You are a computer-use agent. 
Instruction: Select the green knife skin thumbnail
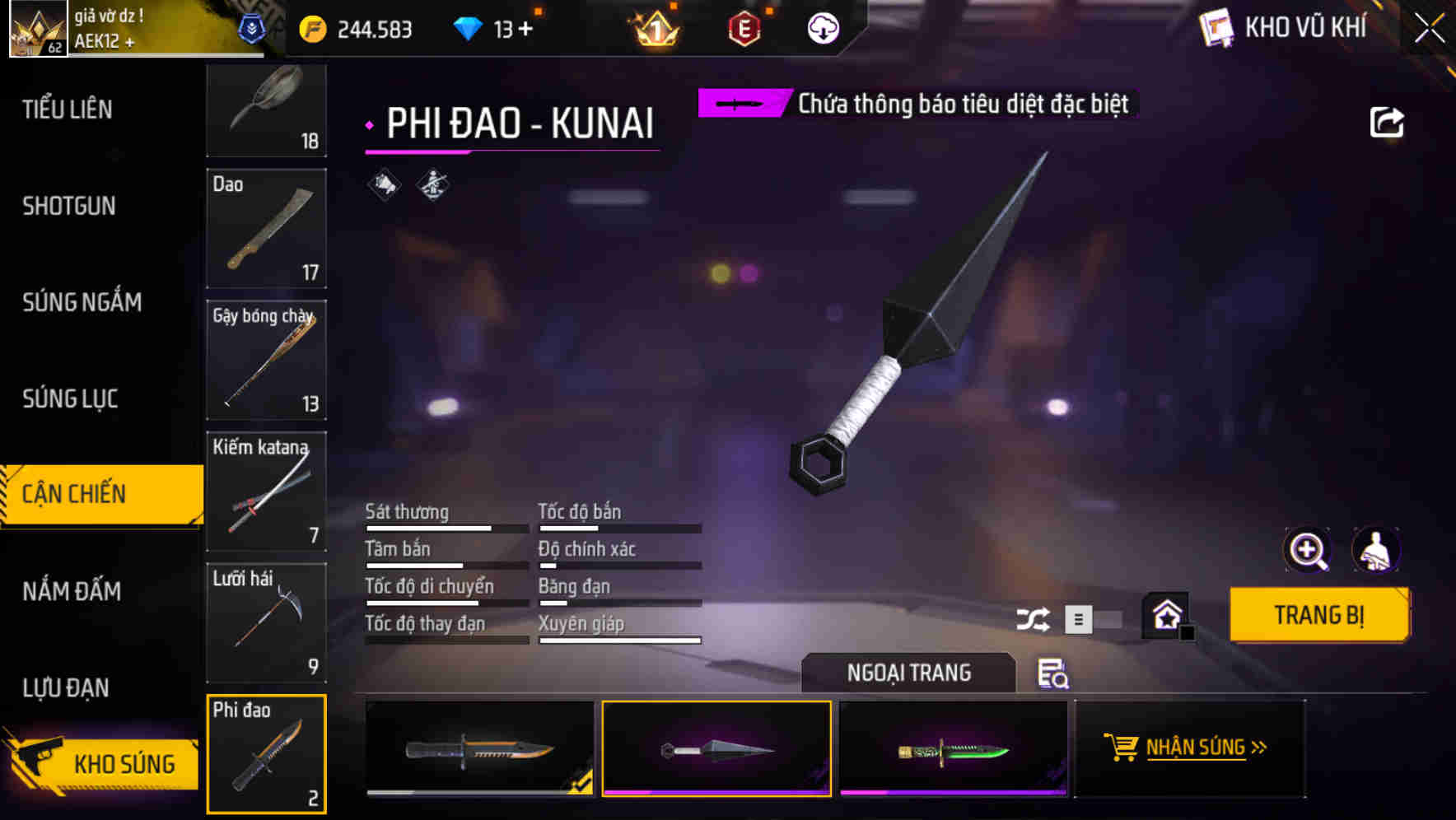(x=954, y=748)
